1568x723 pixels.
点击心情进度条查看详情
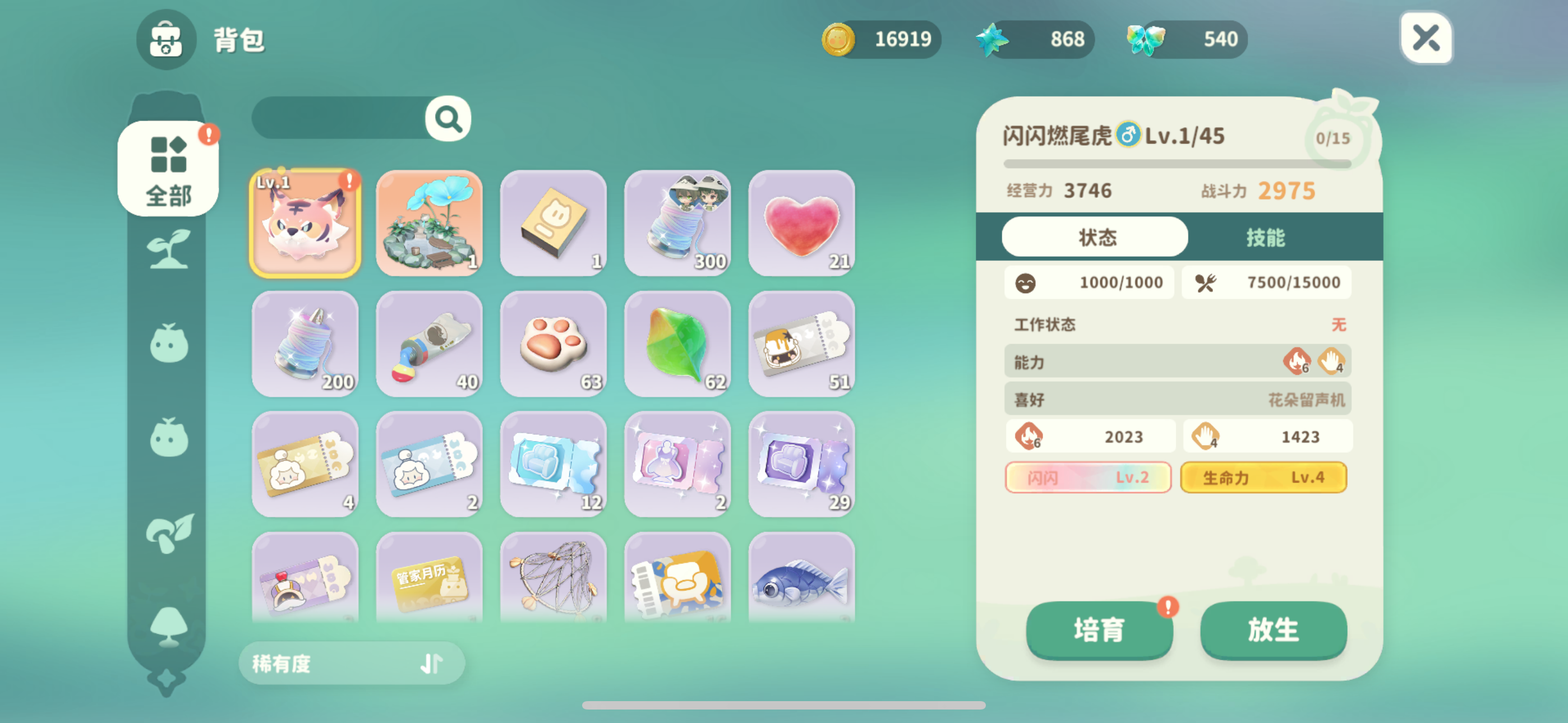(x=1090, y=282)
